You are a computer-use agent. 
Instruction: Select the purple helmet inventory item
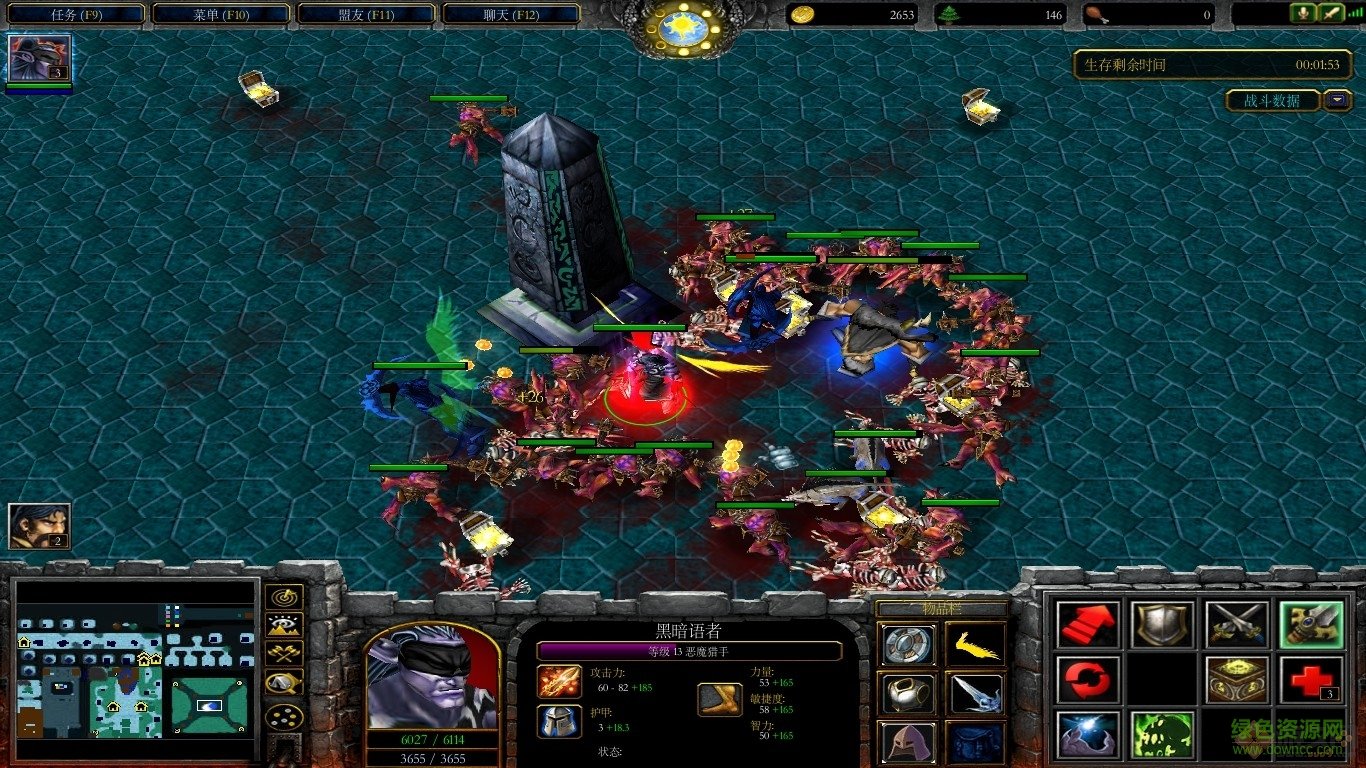[908, 742]
